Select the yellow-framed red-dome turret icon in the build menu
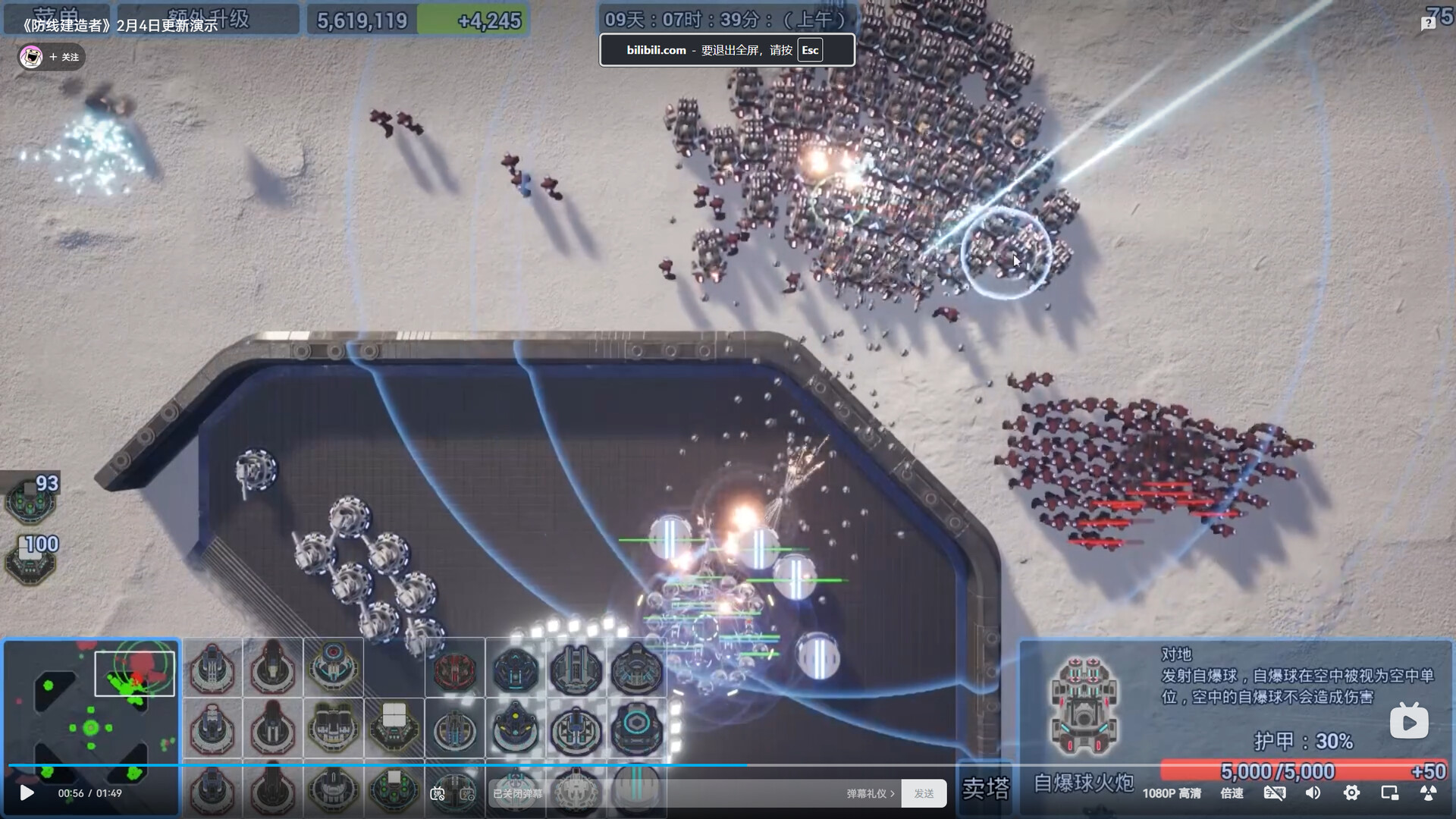1456x819 pixels. coord(332,667)
